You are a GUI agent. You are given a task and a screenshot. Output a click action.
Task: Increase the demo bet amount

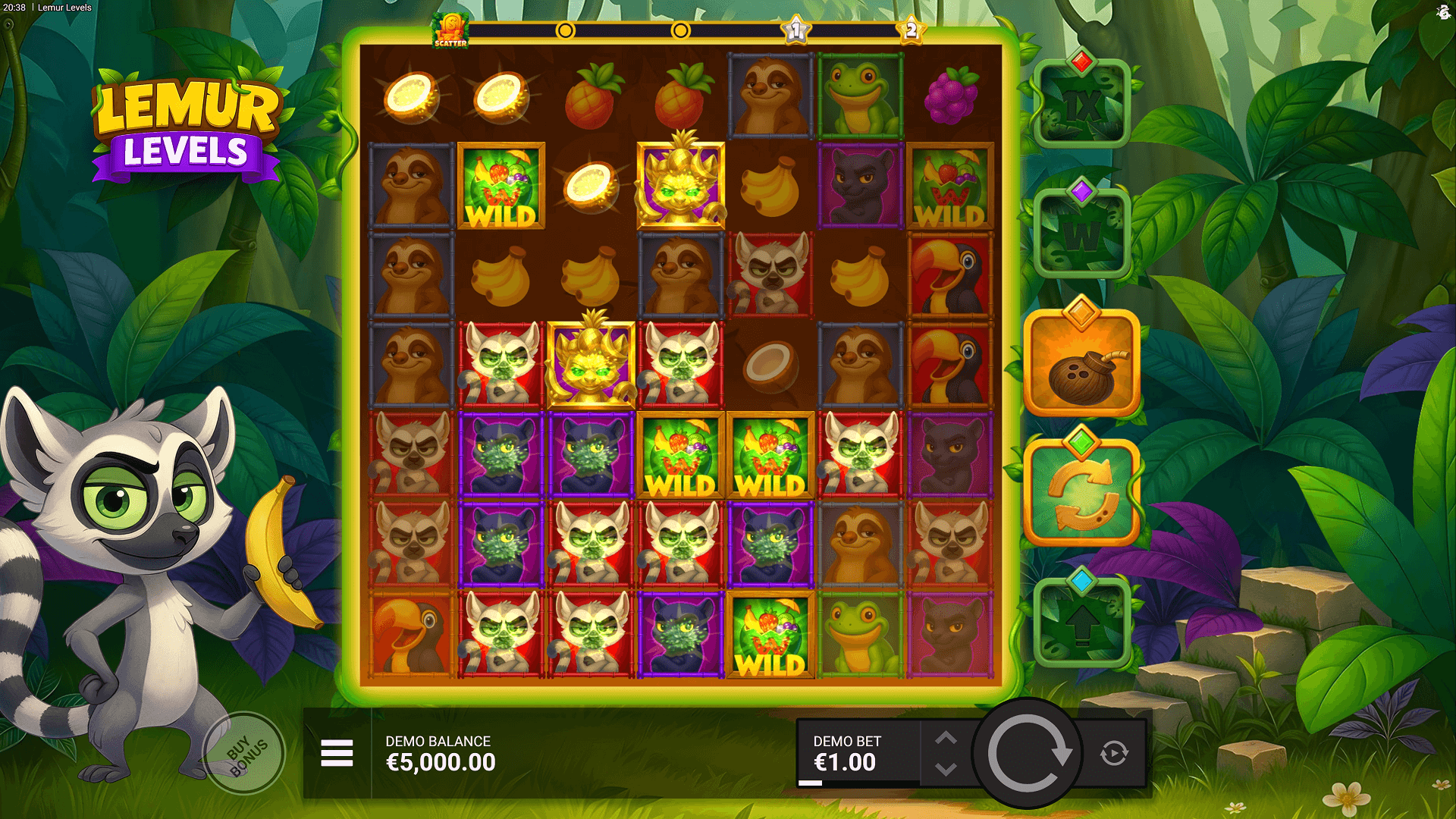click(945, 738)
